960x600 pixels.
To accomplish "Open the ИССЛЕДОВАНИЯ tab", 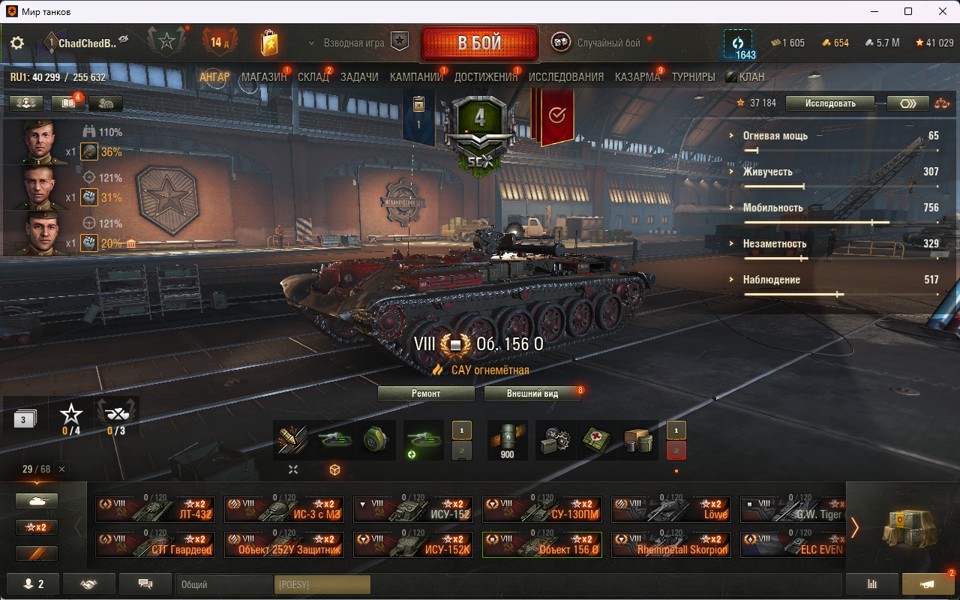I will tap(566, 77).
